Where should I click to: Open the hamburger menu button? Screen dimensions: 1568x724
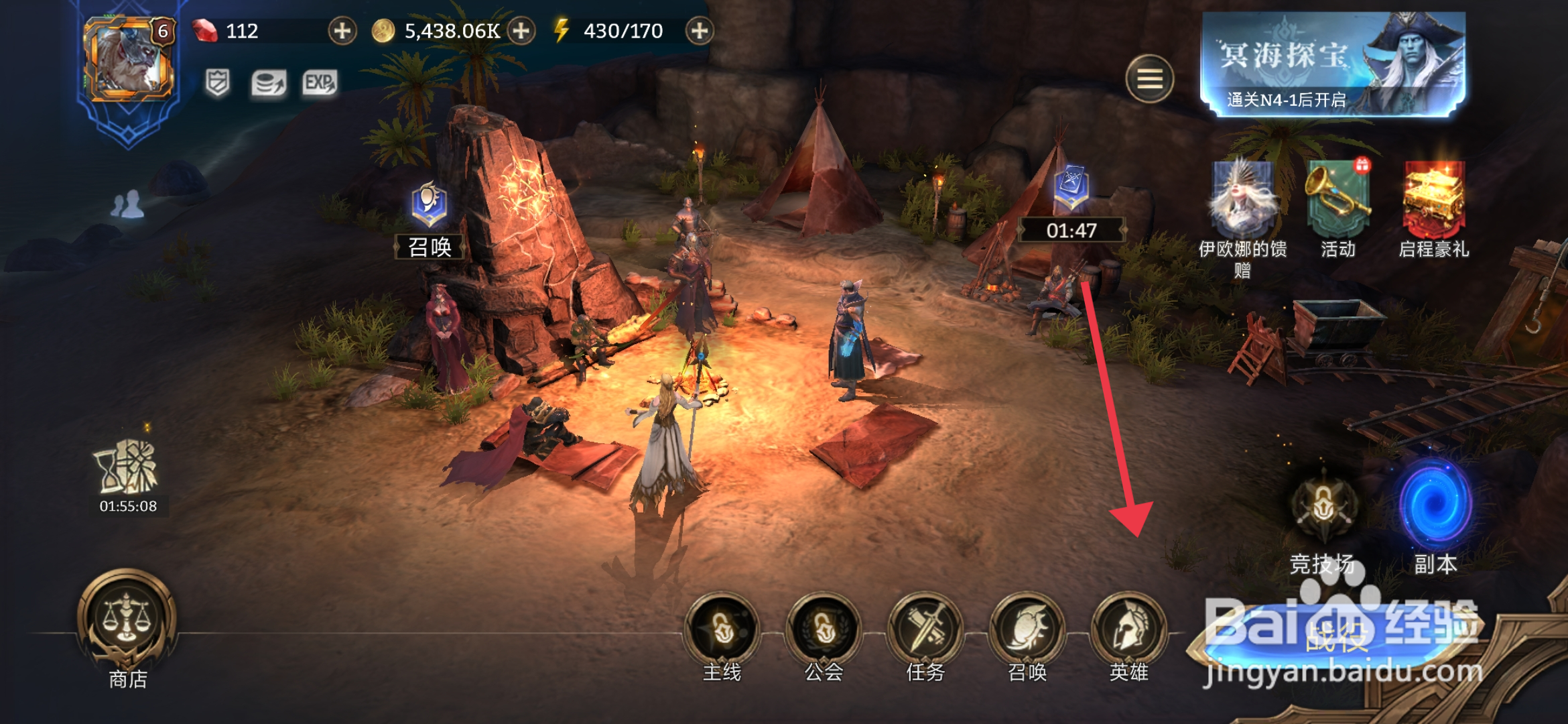[1149, 79]
